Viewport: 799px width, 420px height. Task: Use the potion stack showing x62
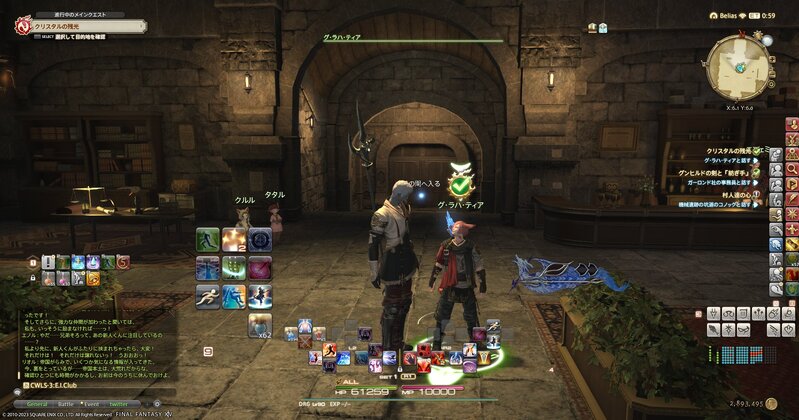tap(260, 324)
